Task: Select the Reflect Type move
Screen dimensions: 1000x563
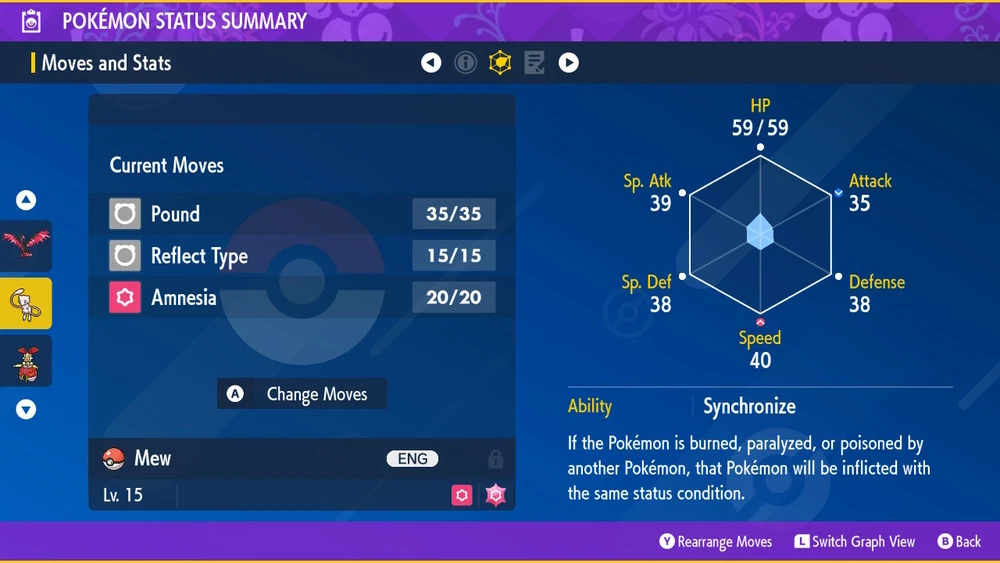Action: pyautogui.click(x=301, y=256)
